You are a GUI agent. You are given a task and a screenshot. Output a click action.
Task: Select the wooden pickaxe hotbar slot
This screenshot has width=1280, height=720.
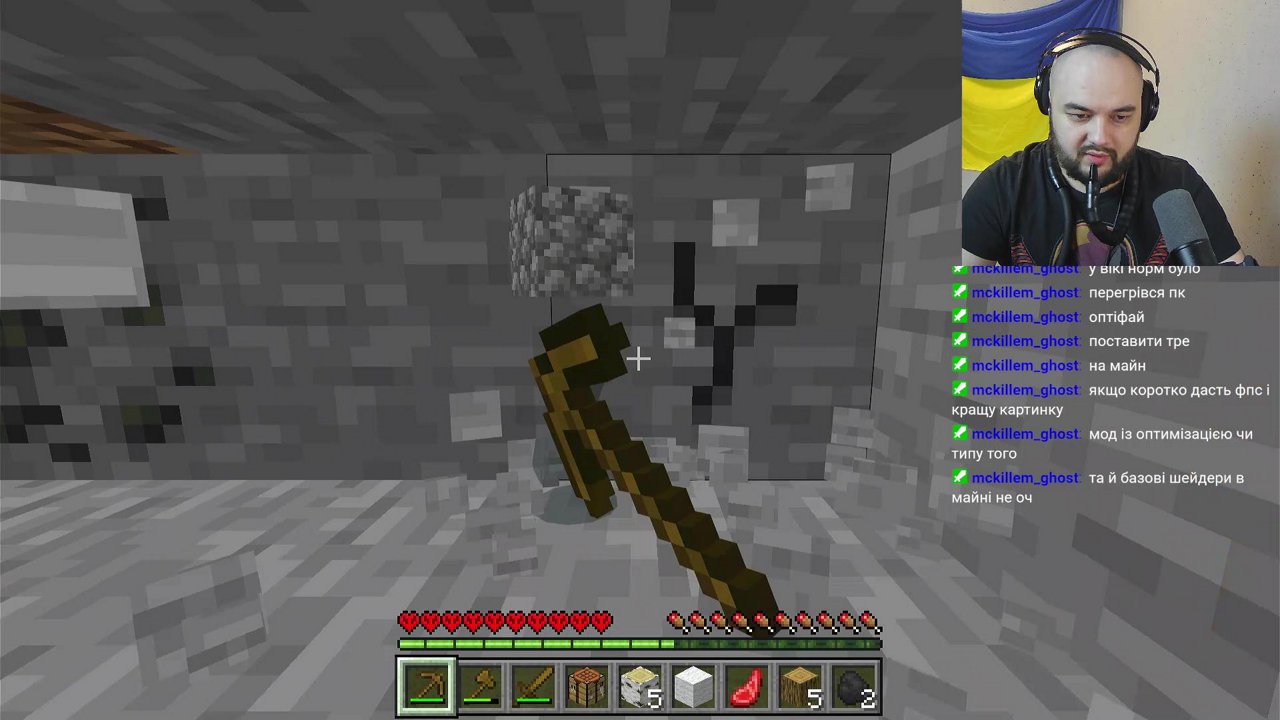pos(427,685)
